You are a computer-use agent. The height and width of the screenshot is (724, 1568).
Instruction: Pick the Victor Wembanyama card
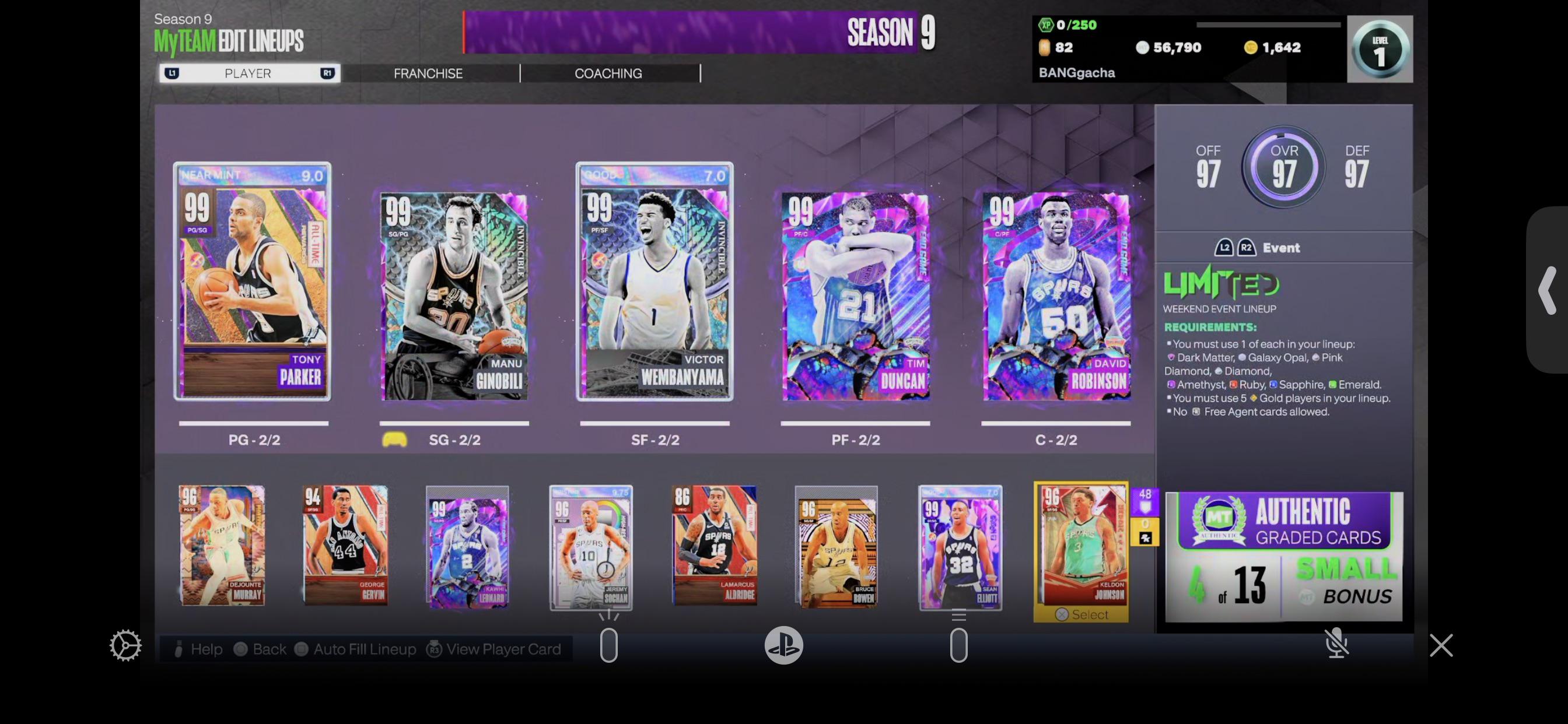[654, 282]
